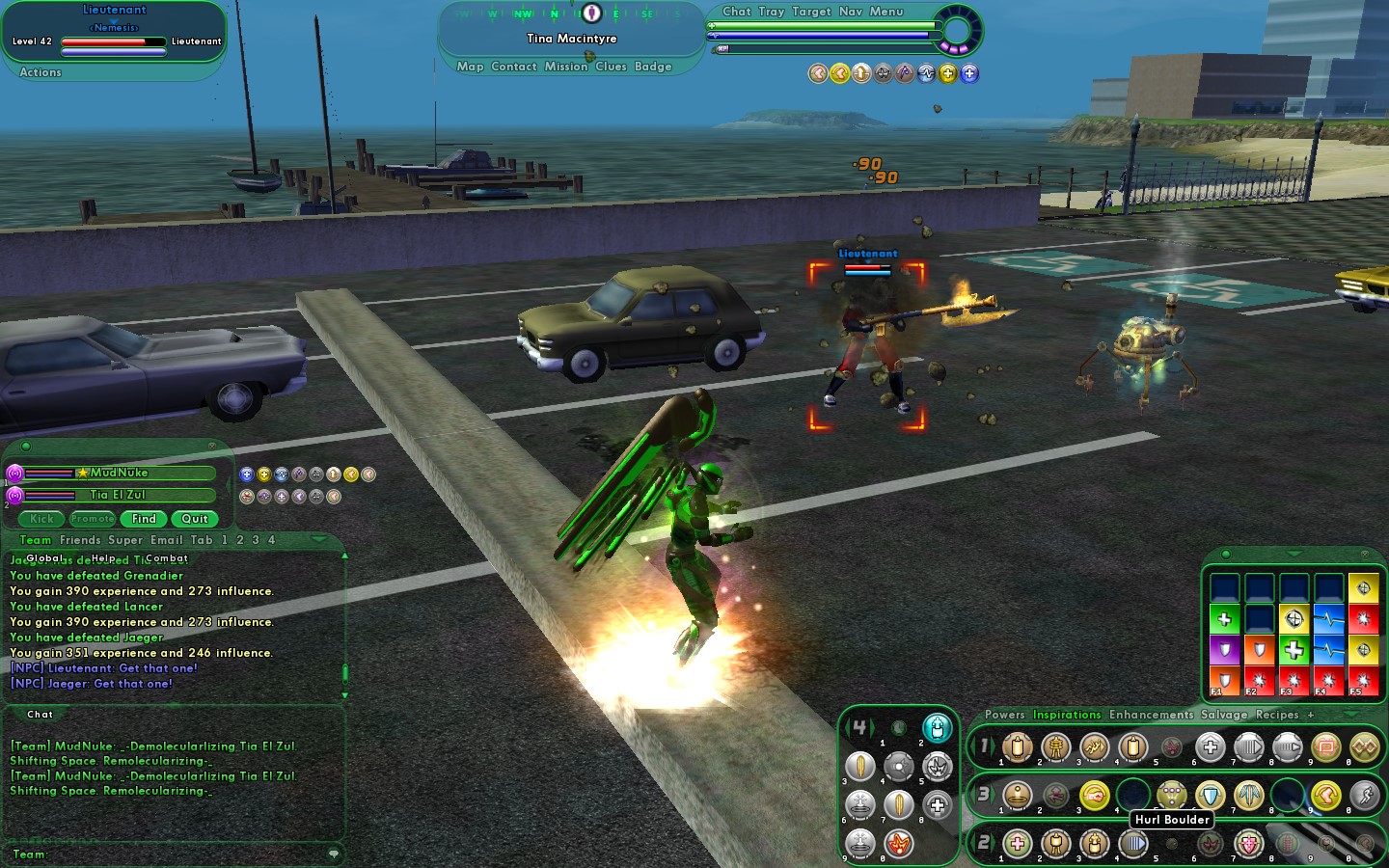Switch to the Friends tab

pos(80,540)
